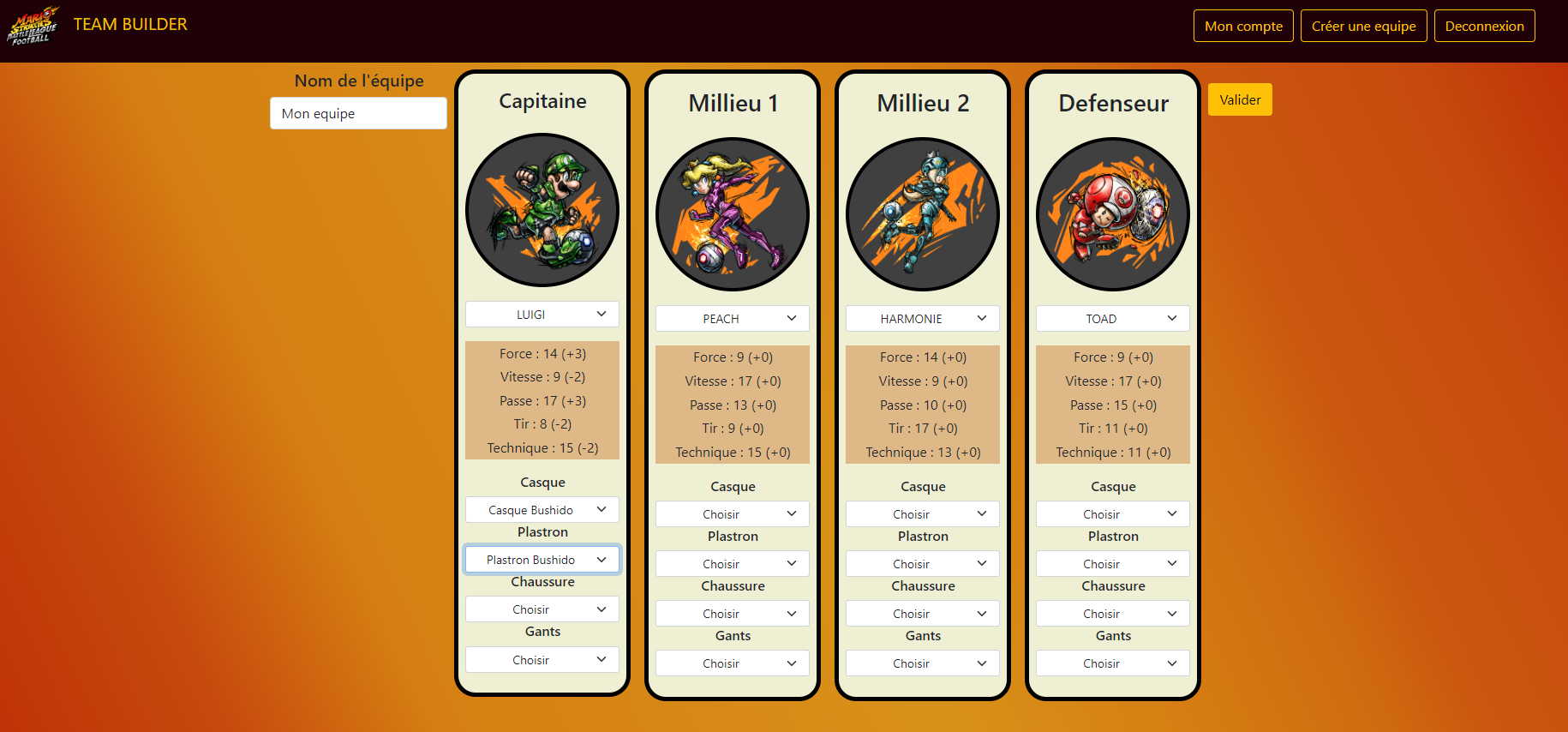
Task: Click Harmonie's character portrait
Action: click(x=922, y=213)
